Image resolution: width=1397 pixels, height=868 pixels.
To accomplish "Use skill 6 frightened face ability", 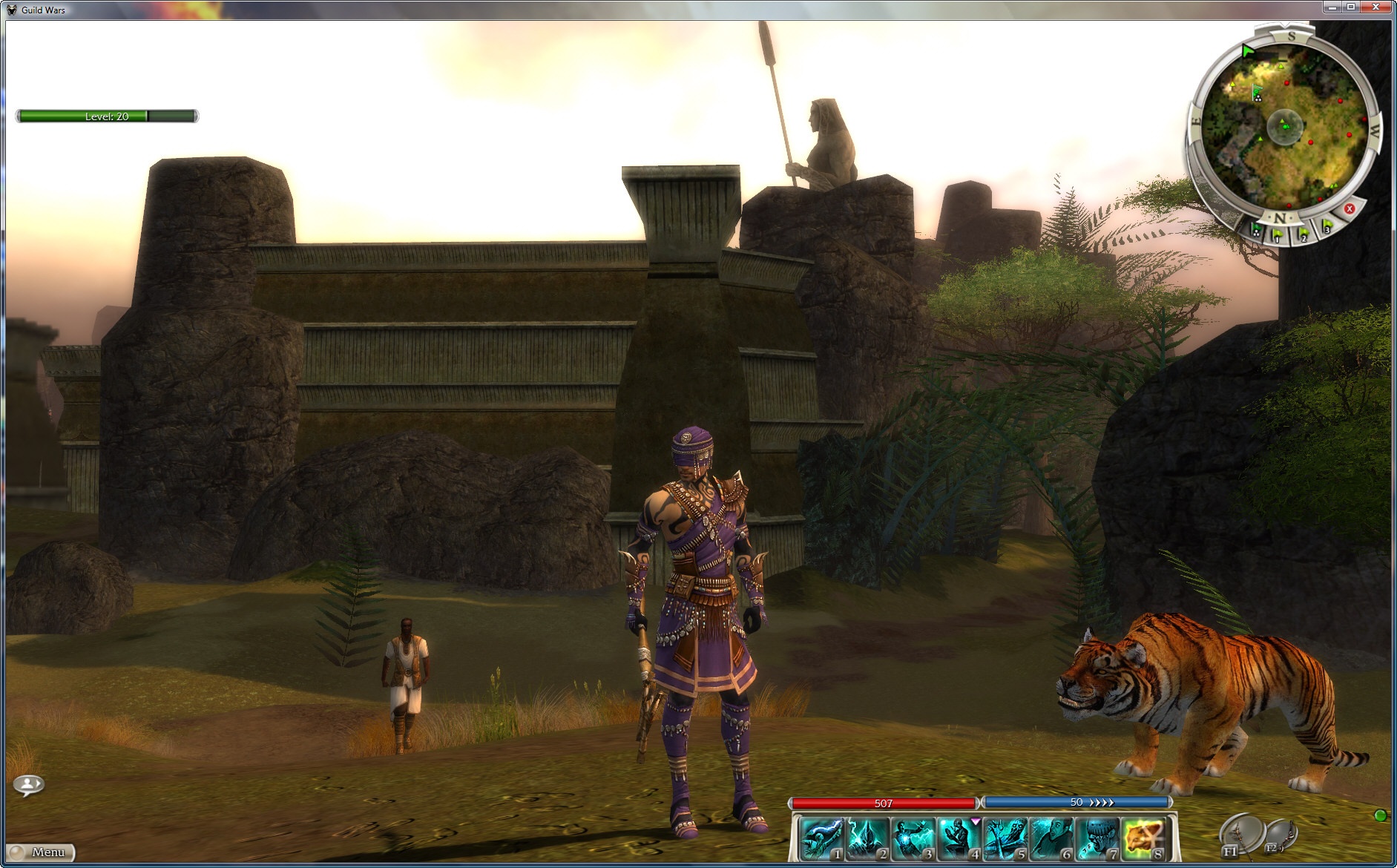I will (1051, 838).
